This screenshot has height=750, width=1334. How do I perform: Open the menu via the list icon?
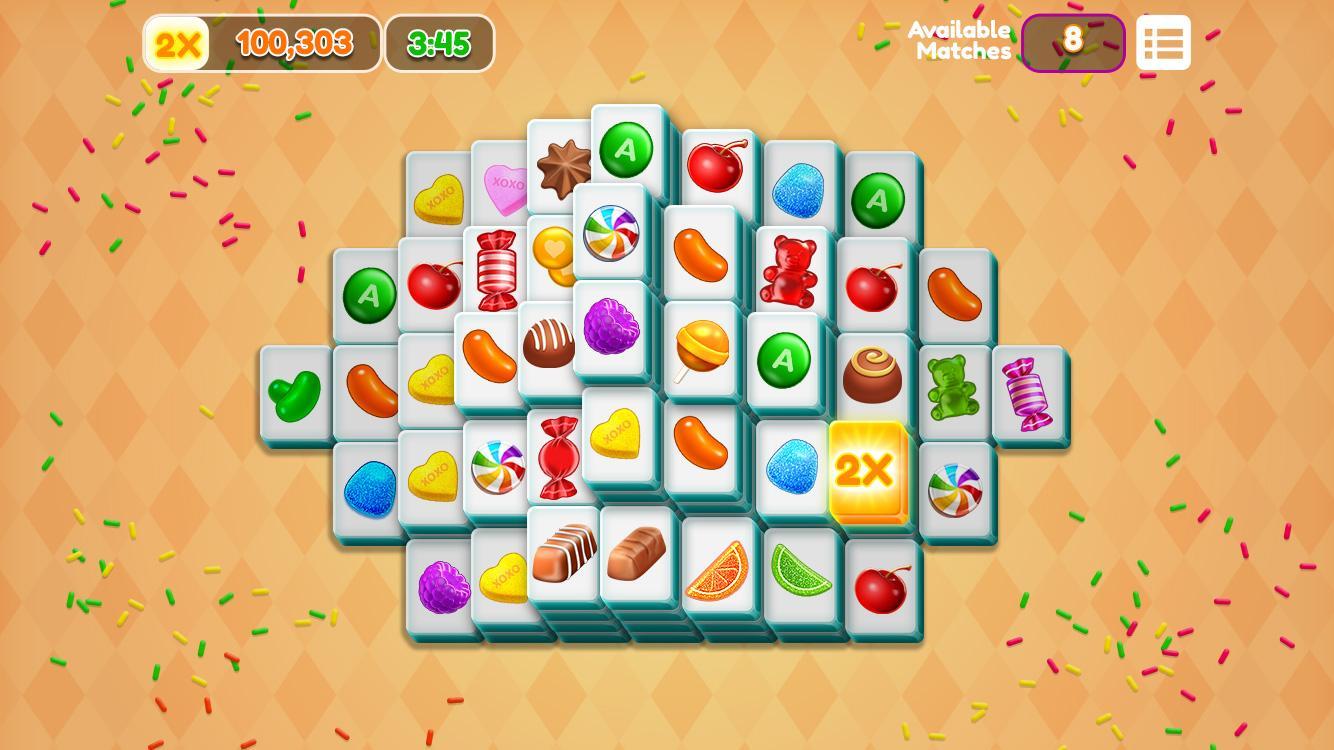pos(1163,42)
